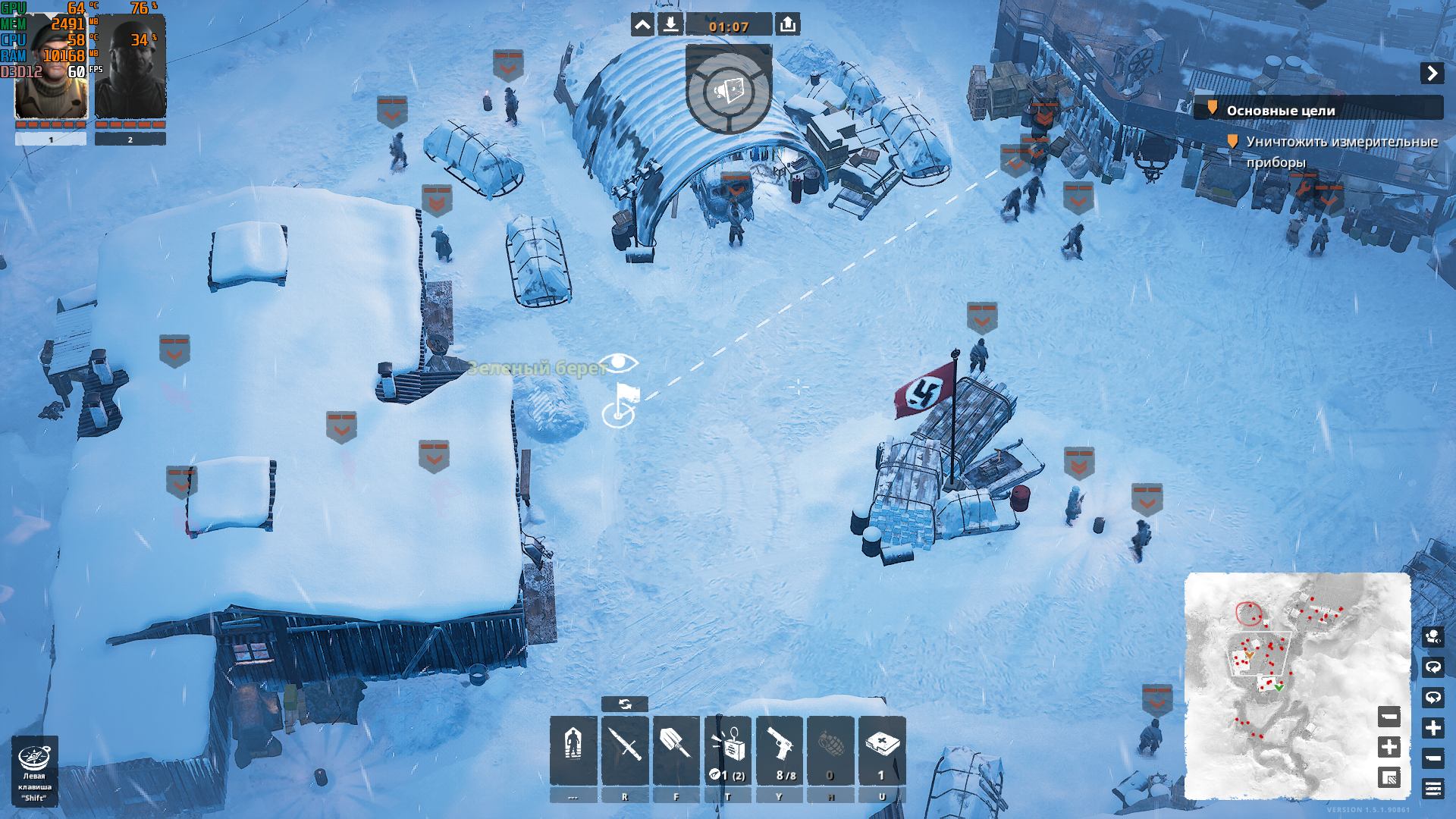Toggle the minimap size button with hatched square
Viewport: 1456px width, 819px height.
[1389, 777]
